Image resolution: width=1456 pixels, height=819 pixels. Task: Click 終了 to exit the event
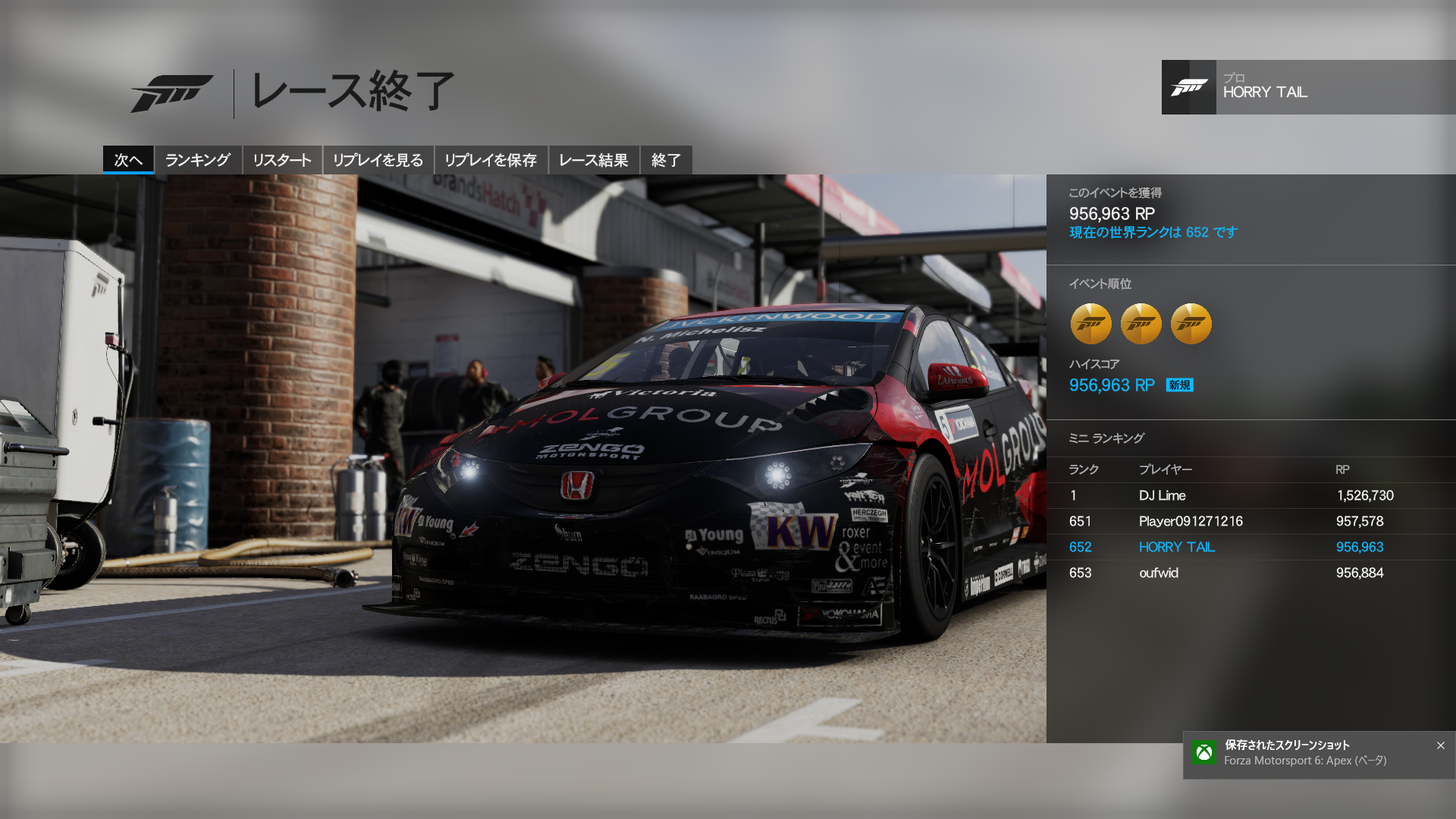coord(666,160)
